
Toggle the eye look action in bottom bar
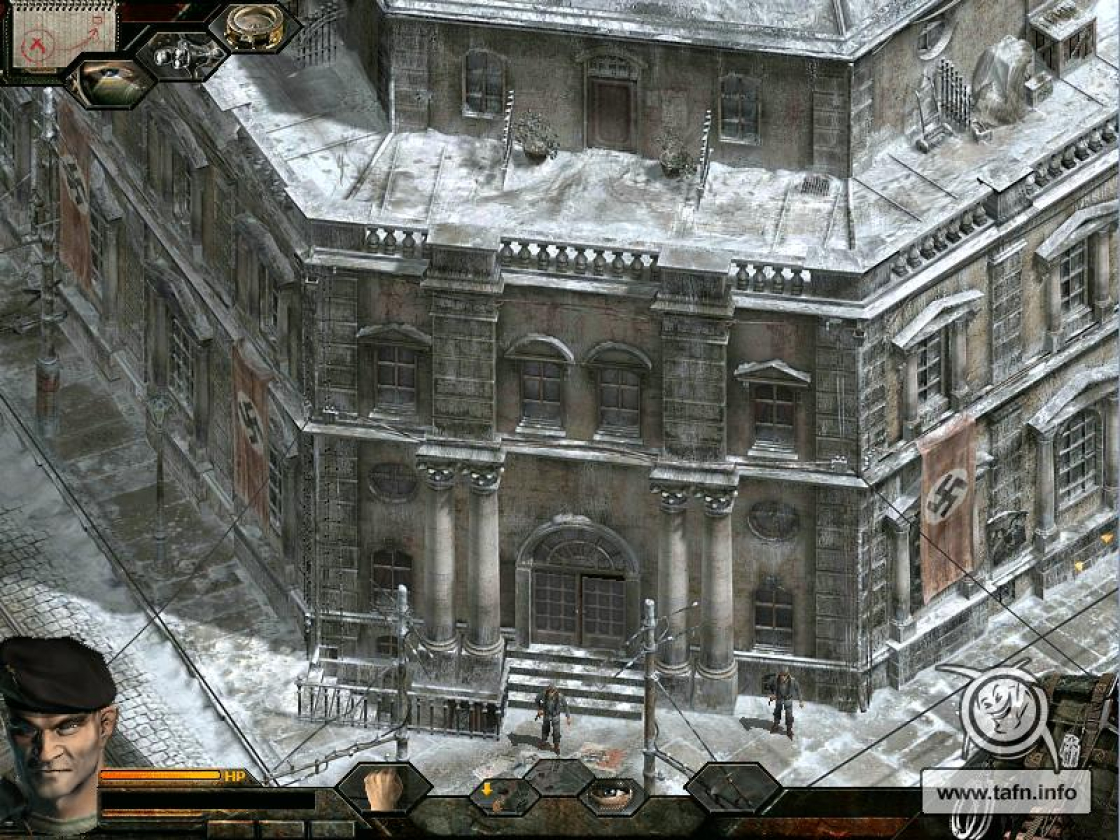tap(611, 796)
